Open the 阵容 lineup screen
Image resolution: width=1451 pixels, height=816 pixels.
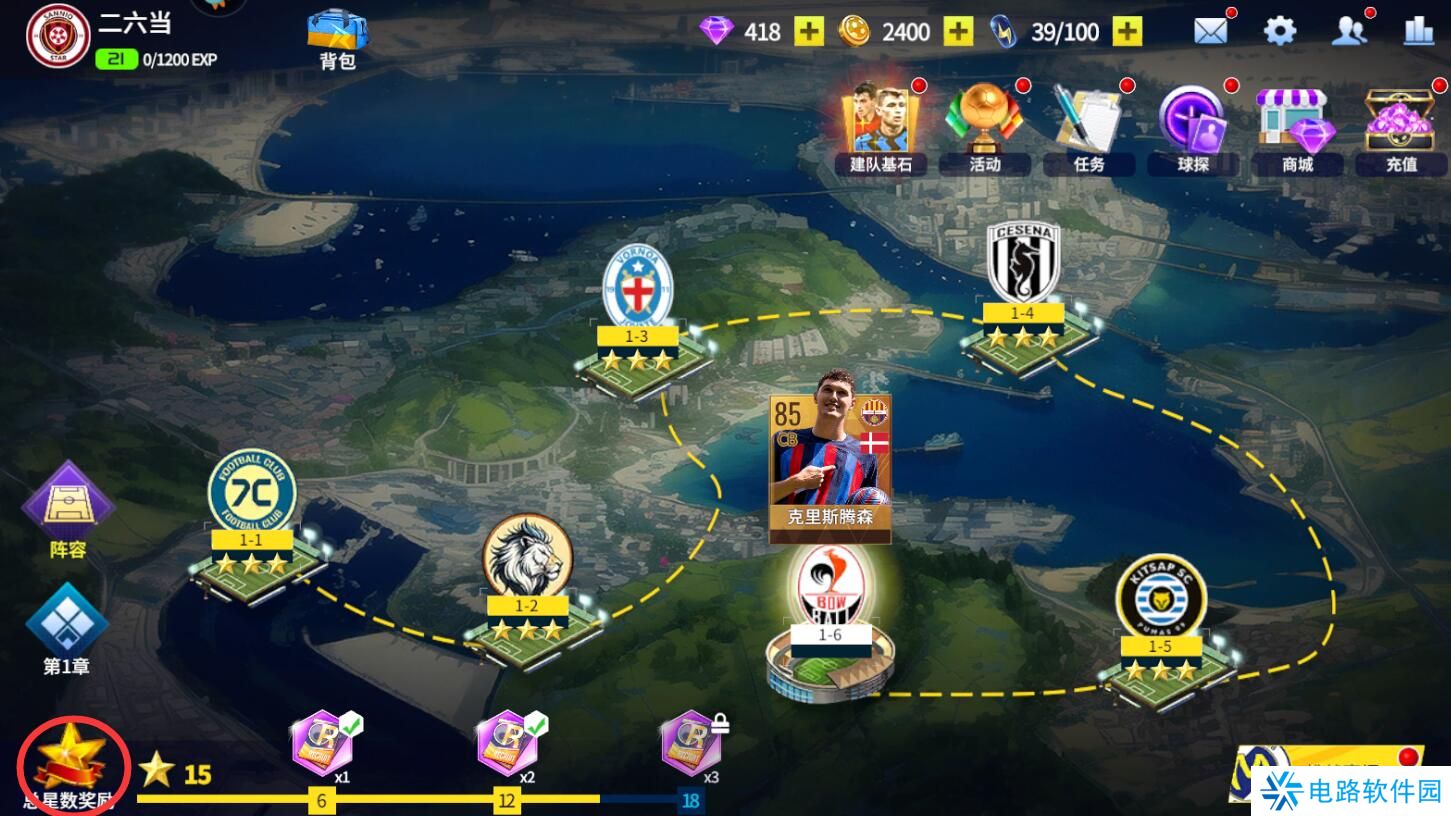68,508
